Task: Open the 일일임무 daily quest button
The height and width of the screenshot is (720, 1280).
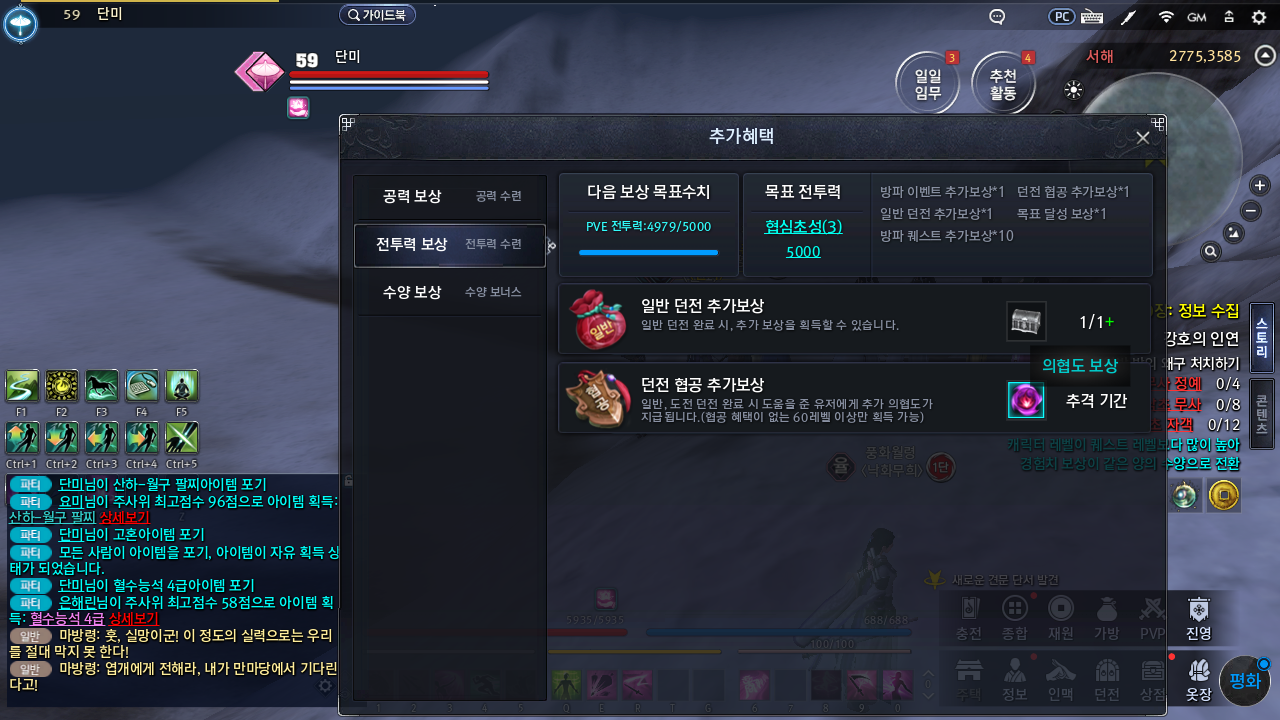Action: pyautogui.click(x=927, y=84)
